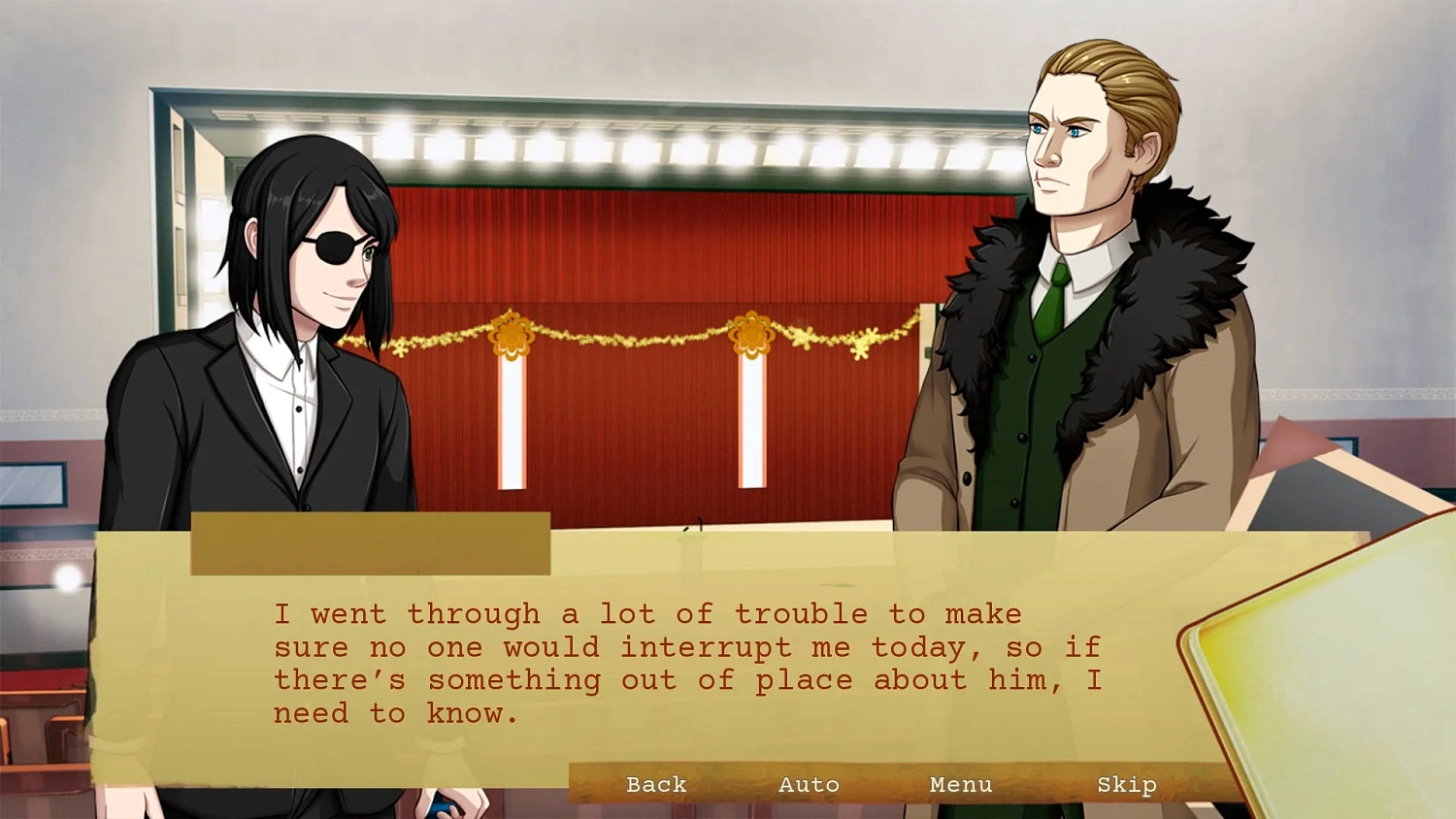Click the Auto label in the quick menu bar
The image size is (1456, 819).
(x=809, y=784)
